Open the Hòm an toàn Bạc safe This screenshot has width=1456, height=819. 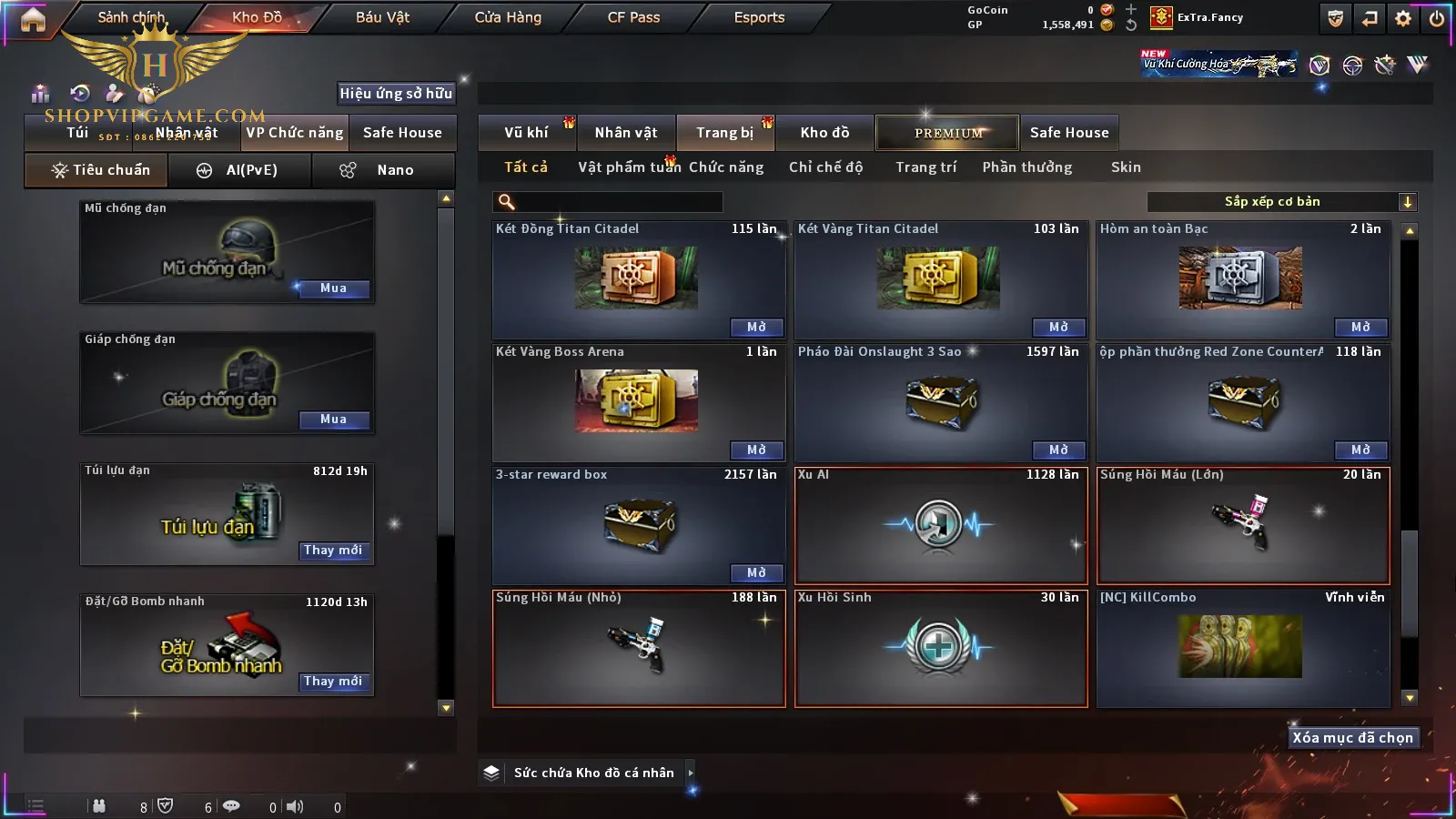1360,328
